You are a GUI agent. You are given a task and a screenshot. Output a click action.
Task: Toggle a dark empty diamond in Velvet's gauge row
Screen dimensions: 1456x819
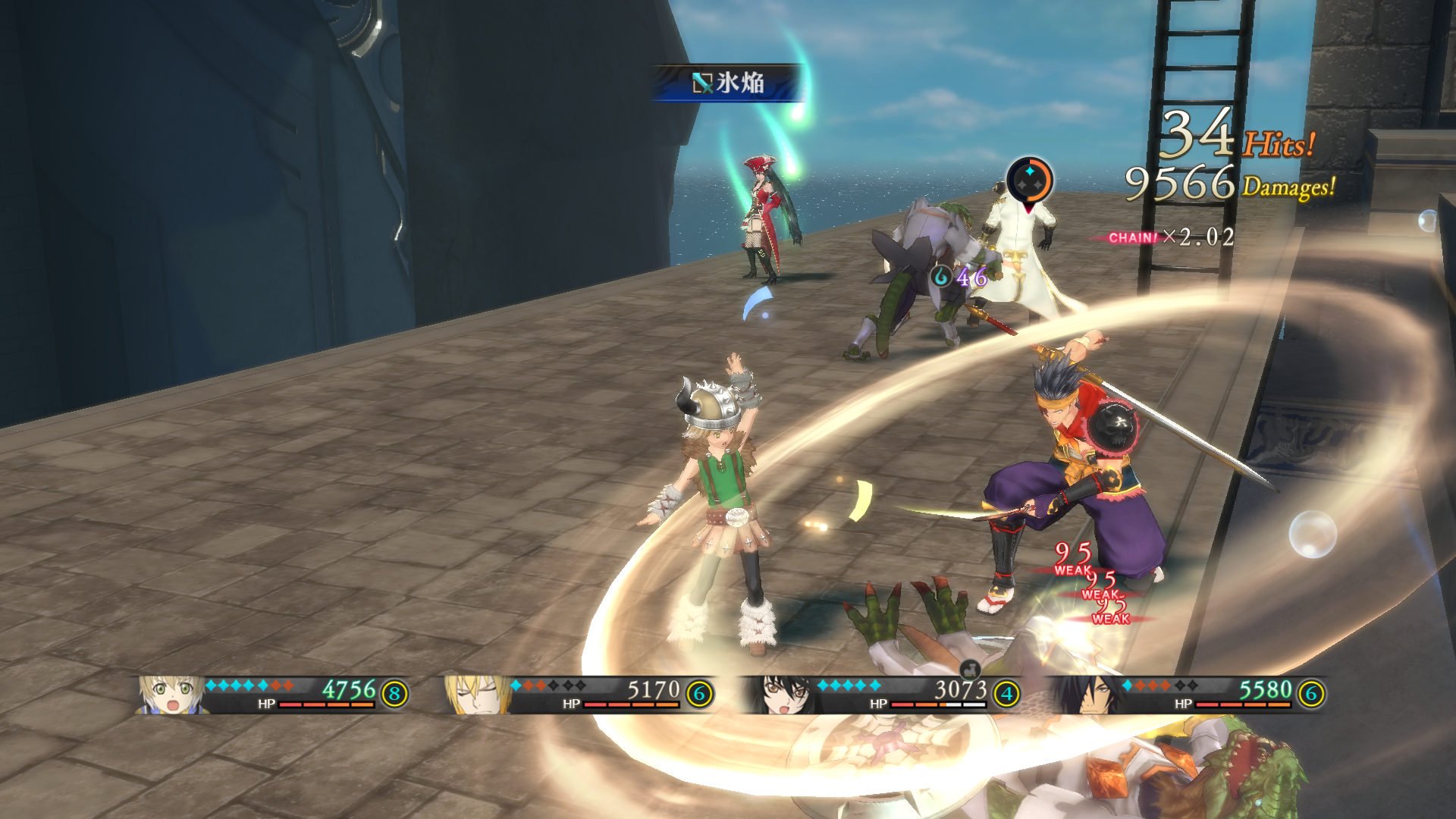(893, 686)
